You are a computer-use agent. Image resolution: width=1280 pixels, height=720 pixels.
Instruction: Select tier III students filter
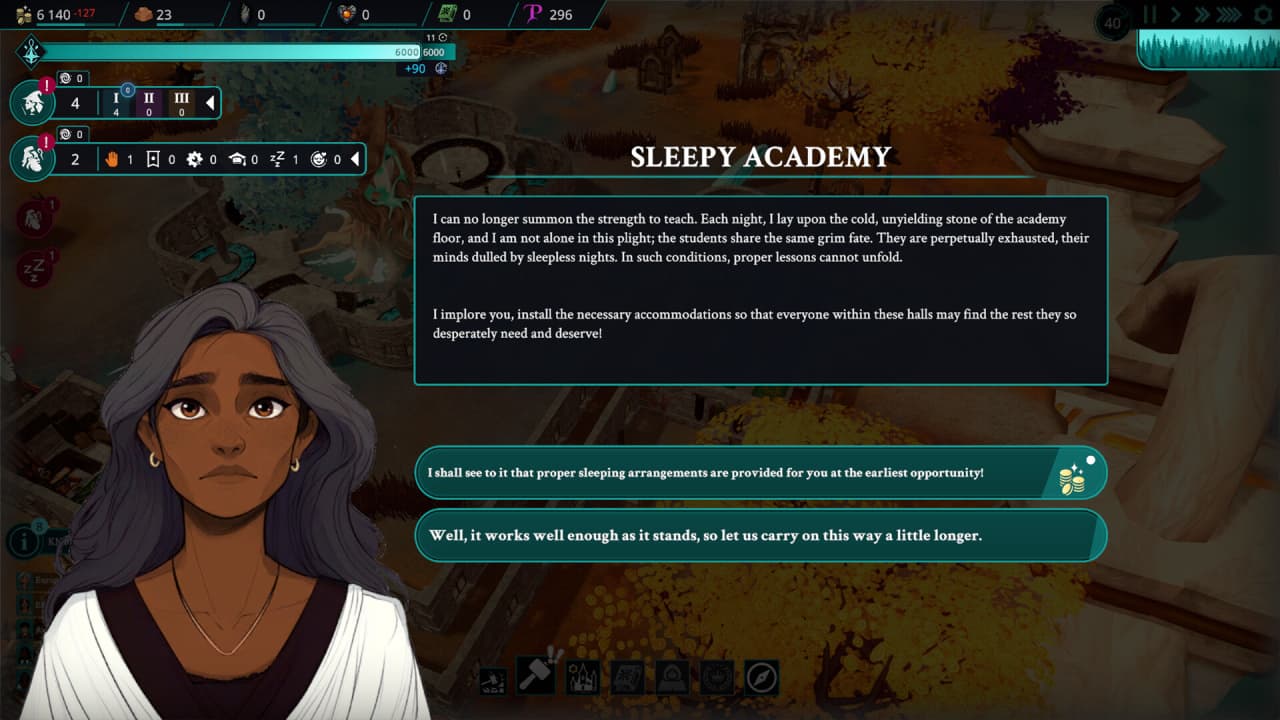click(181, 103)
